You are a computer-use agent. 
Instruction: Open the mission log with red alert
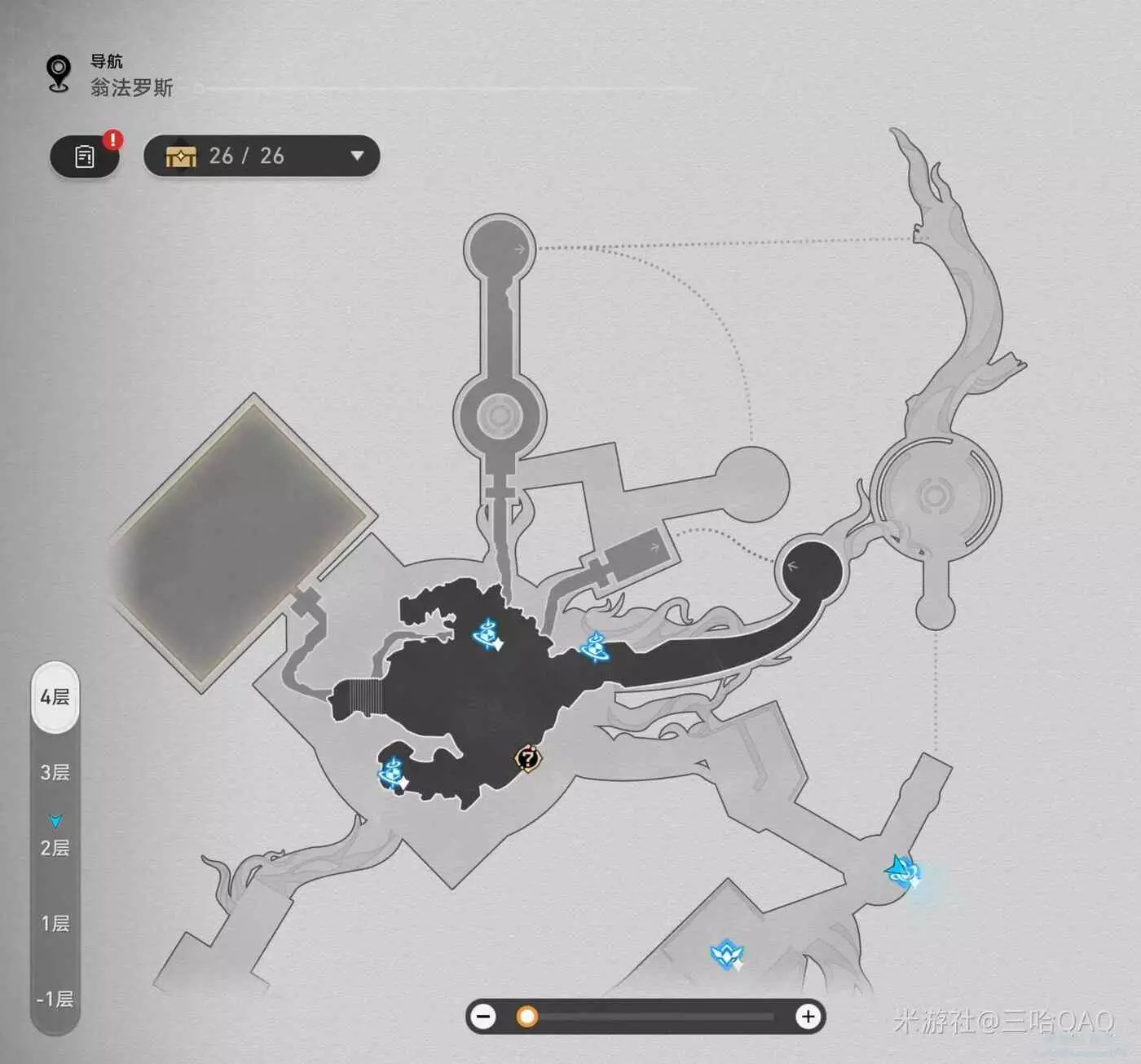tap(85, 156)
